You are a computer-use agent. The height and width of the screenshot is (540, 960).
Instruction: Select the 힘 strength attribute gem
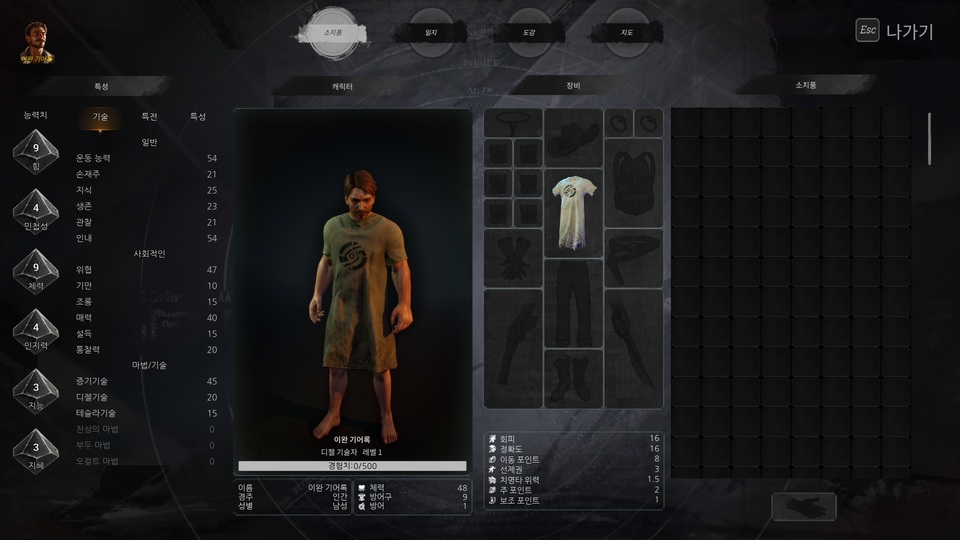[x=35, y=152]
